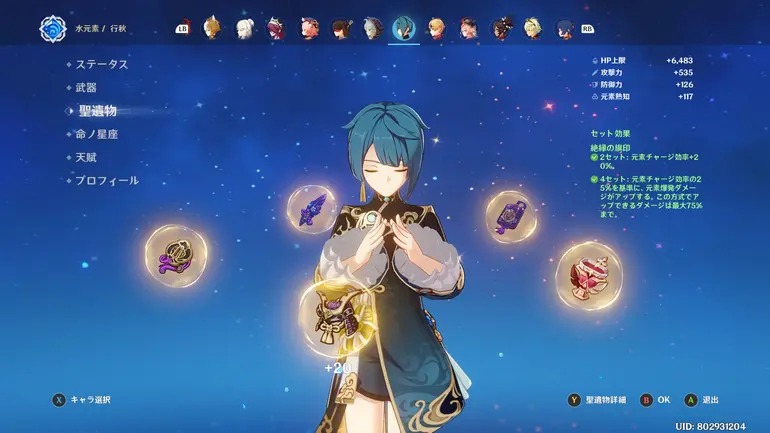Screen dimensions: 770x433
Task: Choose the purple hourglass artifact bubble
Action: coord(511,216)
